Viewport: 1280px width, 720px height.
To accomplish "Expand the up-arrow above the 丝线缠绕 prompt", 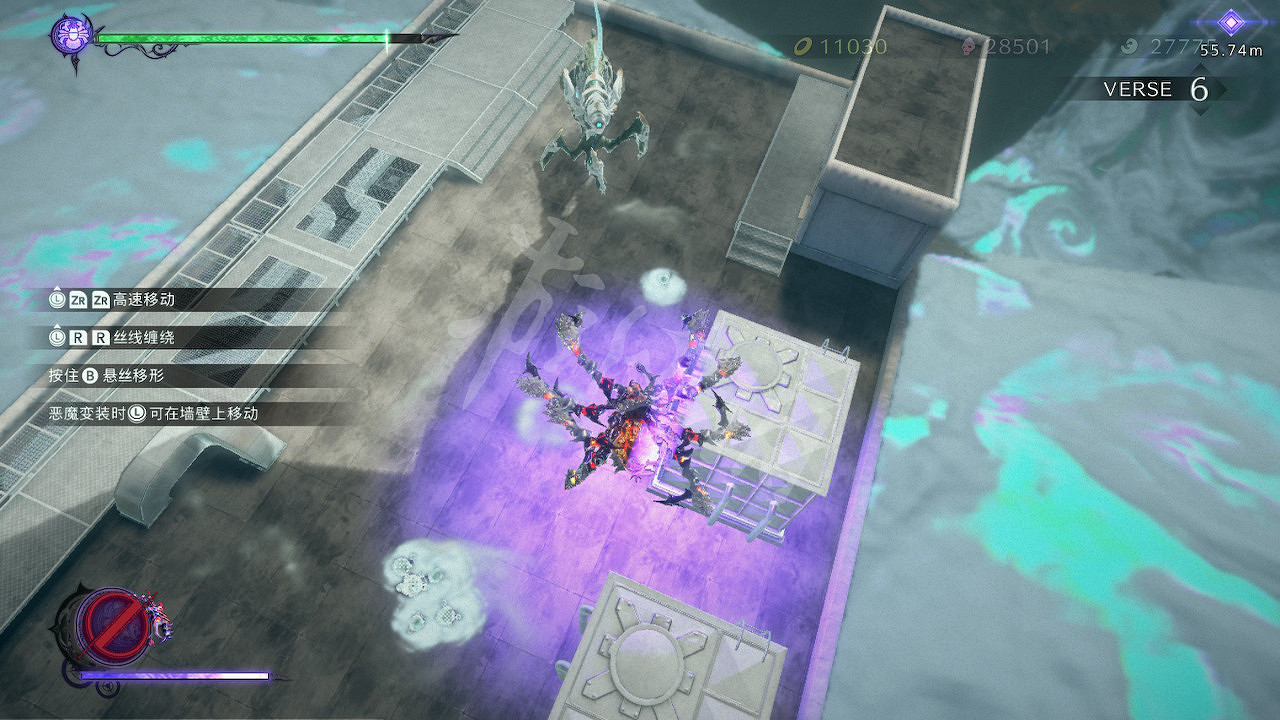I will (x=58, y=324).
